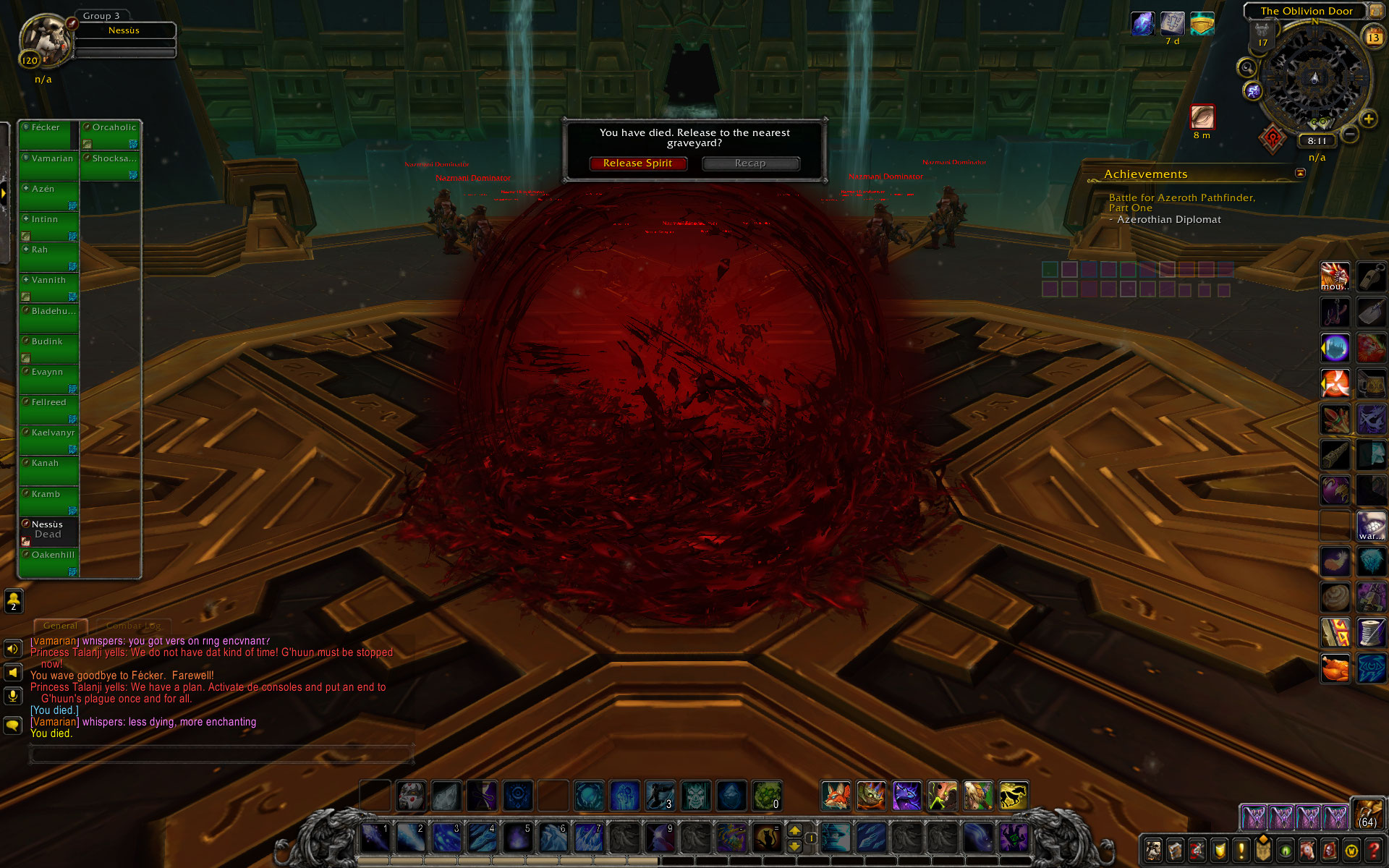Click the chat input box

point(221,754)
